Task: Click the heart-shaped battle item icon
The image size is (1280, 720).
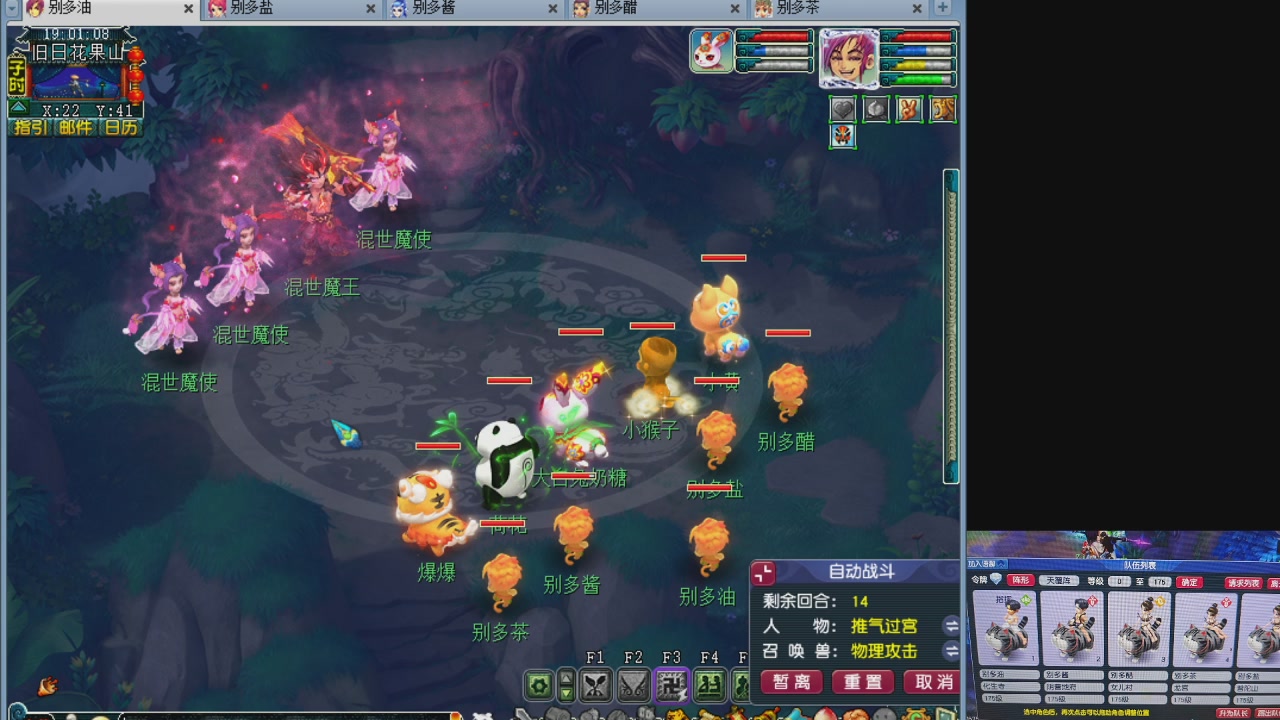Action: [x=843, y=108]
